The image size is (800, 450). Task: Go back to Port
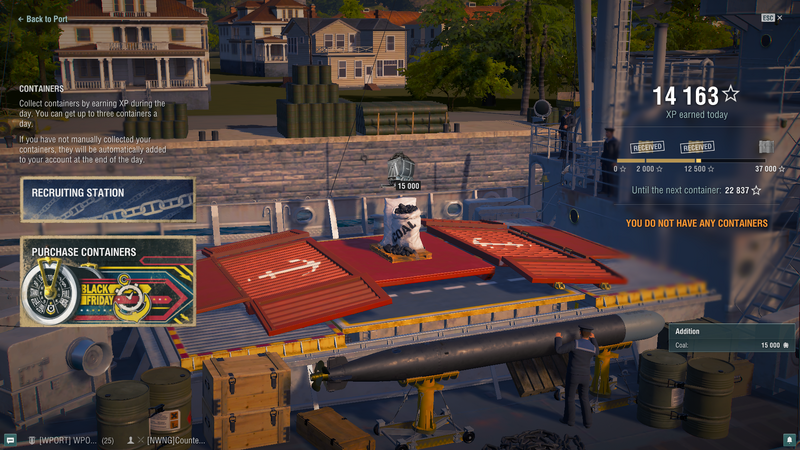43,19
